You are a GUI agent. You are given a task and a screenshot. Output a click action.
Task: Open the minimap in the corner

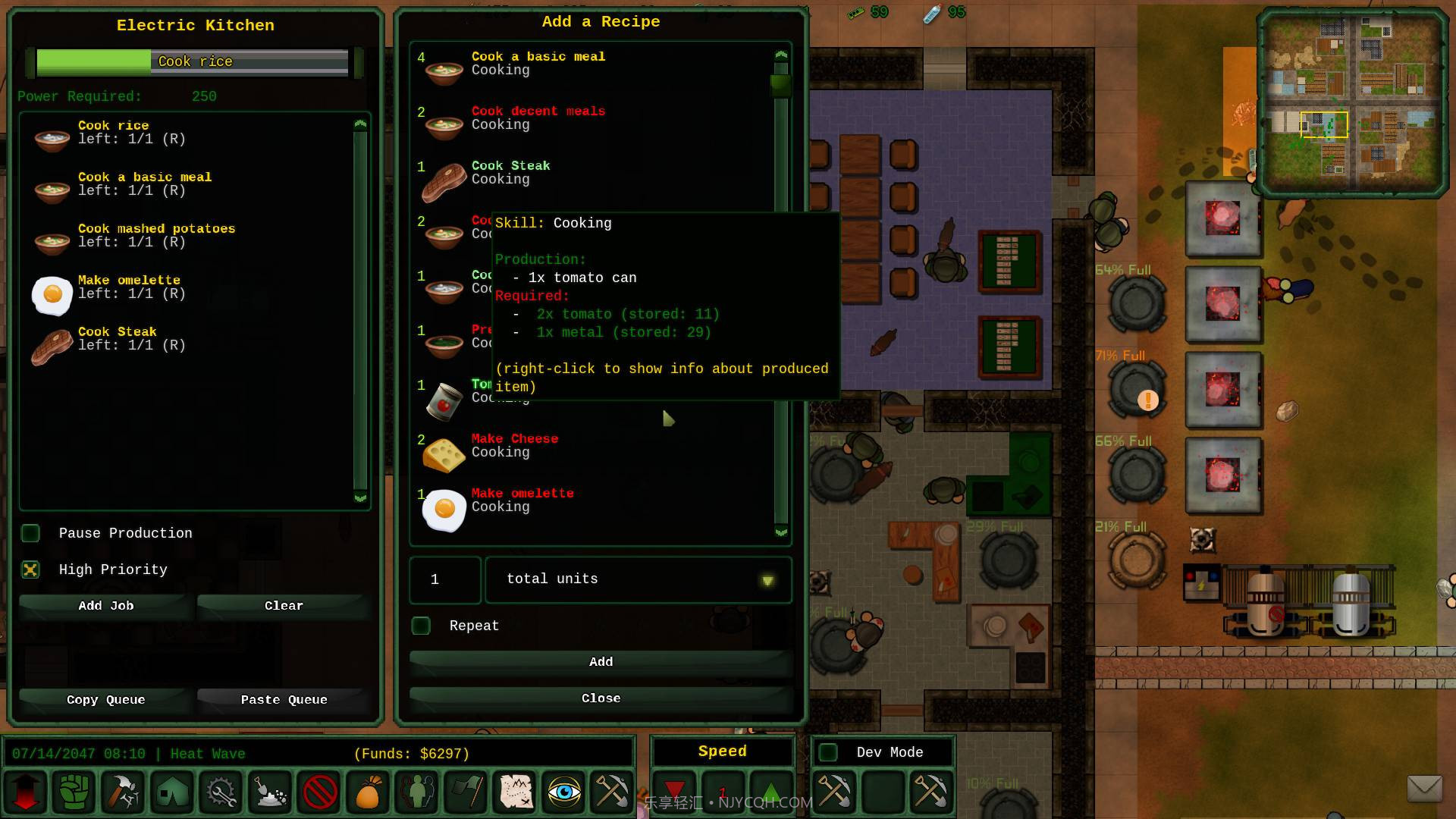[x=1352, y=102]
